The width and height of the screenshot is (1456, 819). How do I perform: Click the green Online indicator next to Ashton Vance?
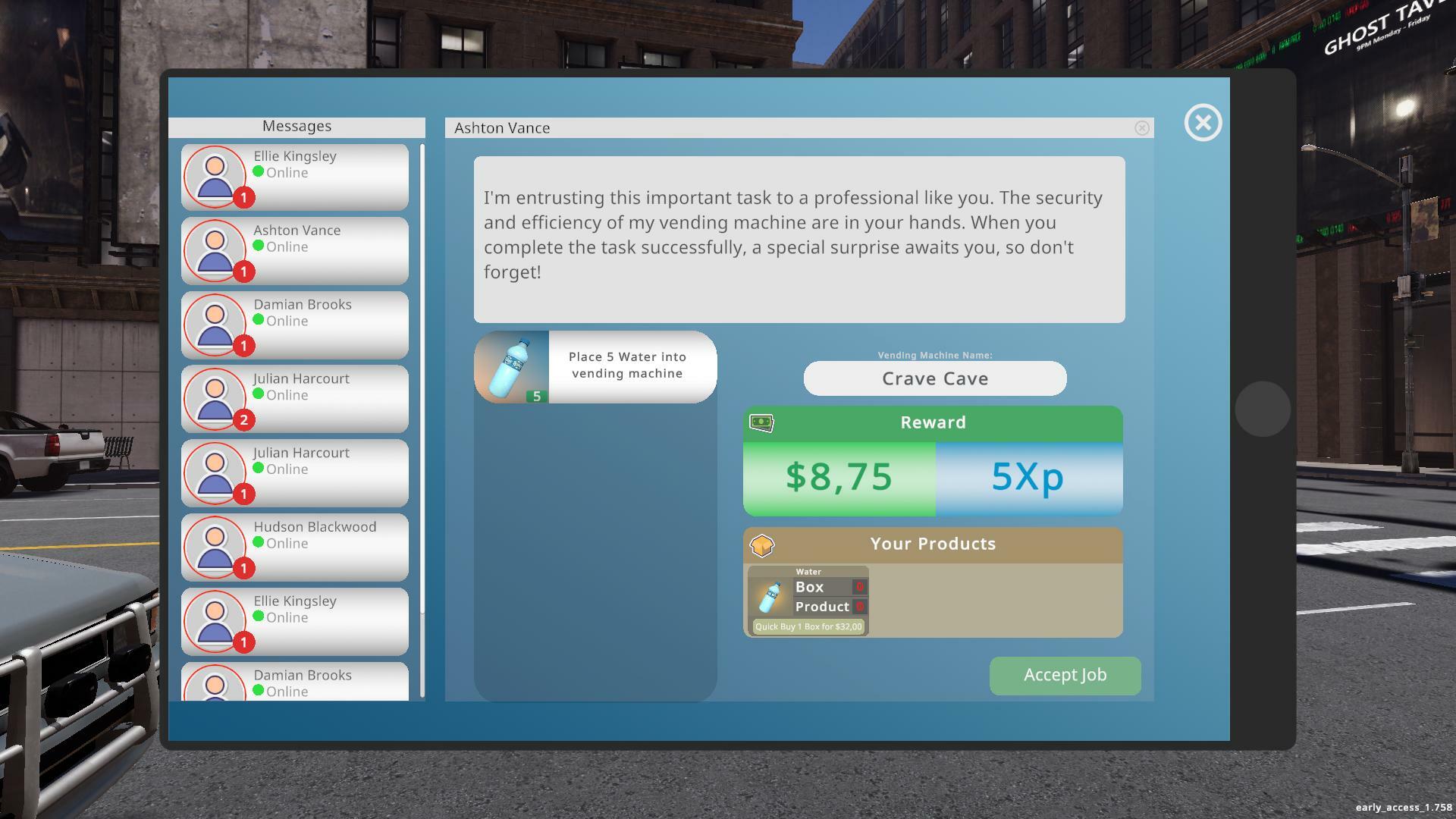click(x=259, y=247)
